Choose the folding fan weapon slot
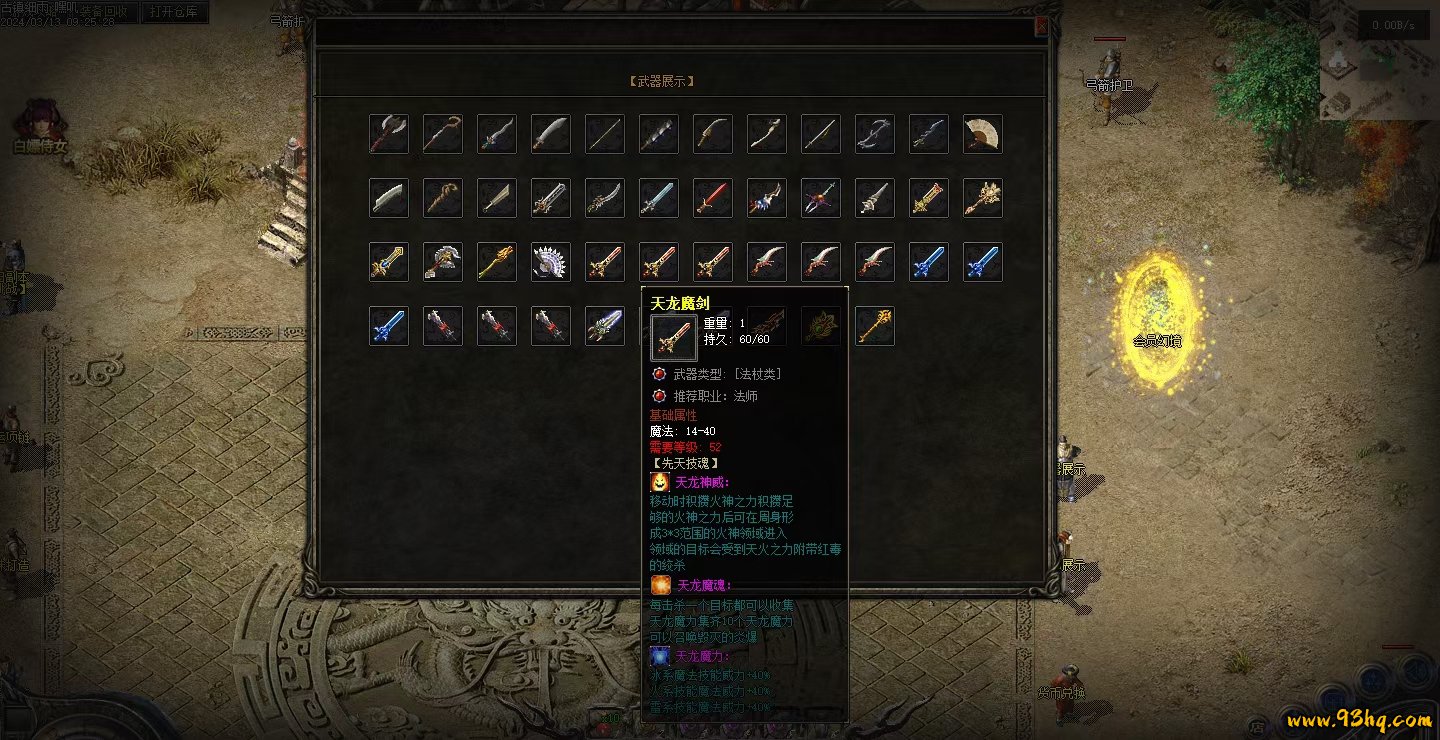 pyautogui.click(x=983, y=134)
